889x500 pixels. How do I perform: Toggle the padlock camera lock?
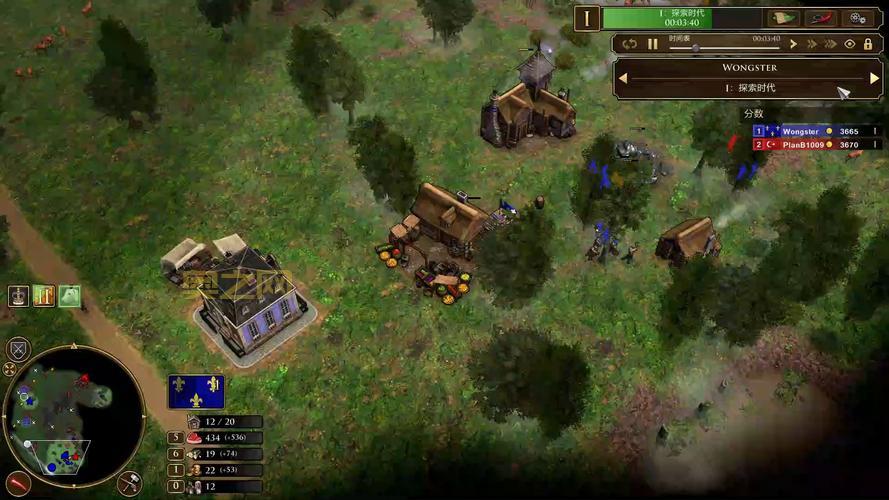[868, 44]
